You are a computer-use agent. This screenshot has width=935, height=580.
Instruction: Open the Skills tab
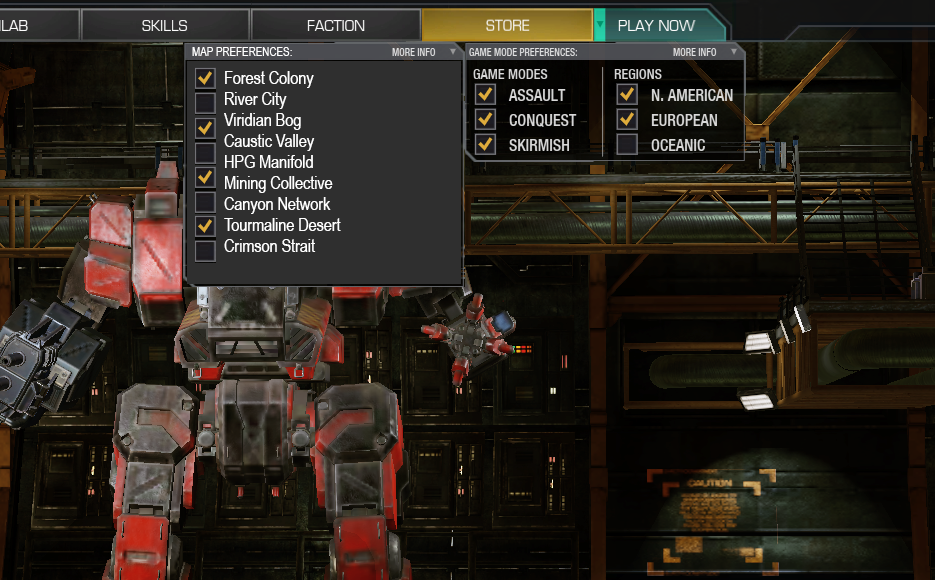[x=165, y=25]
